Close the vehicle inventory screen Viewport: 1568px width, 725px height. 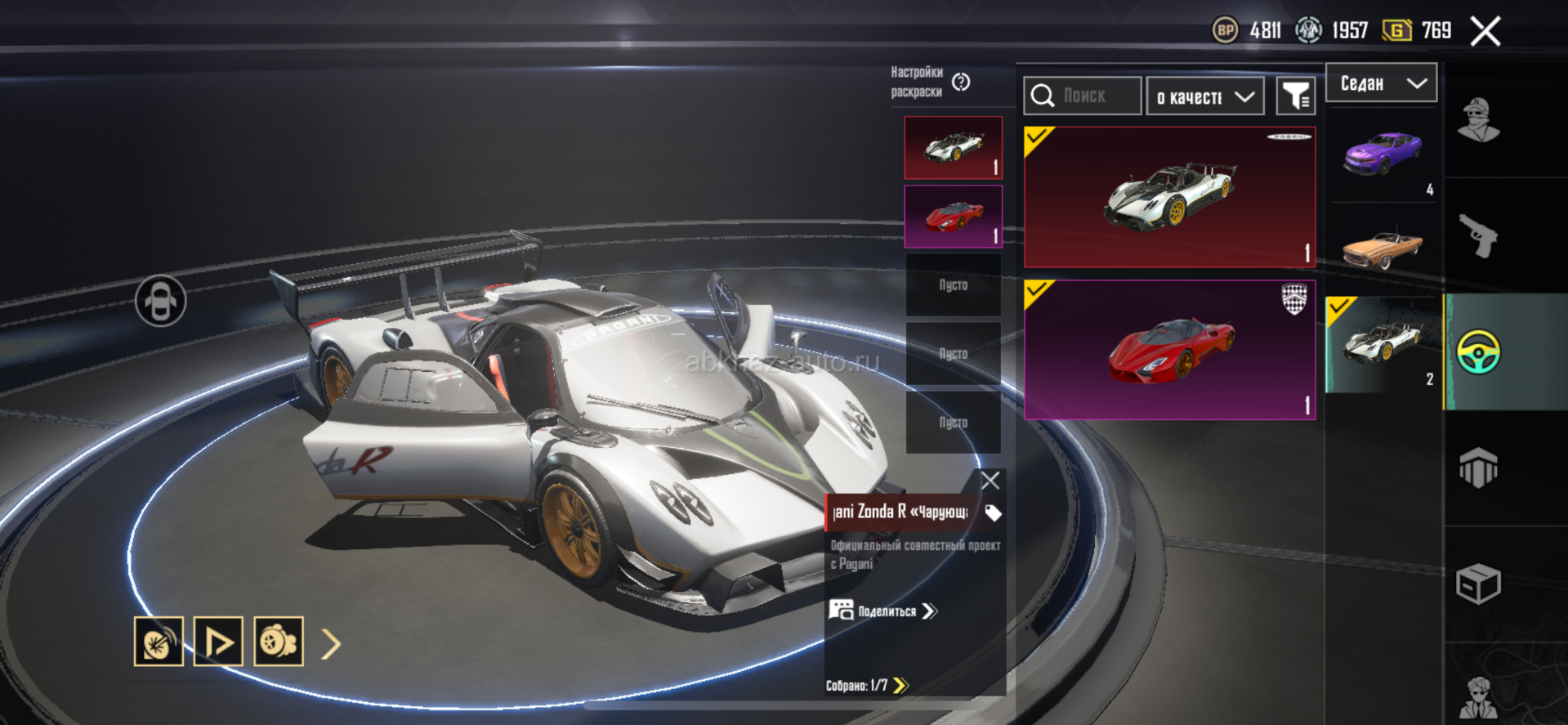tap(1485, 32)
